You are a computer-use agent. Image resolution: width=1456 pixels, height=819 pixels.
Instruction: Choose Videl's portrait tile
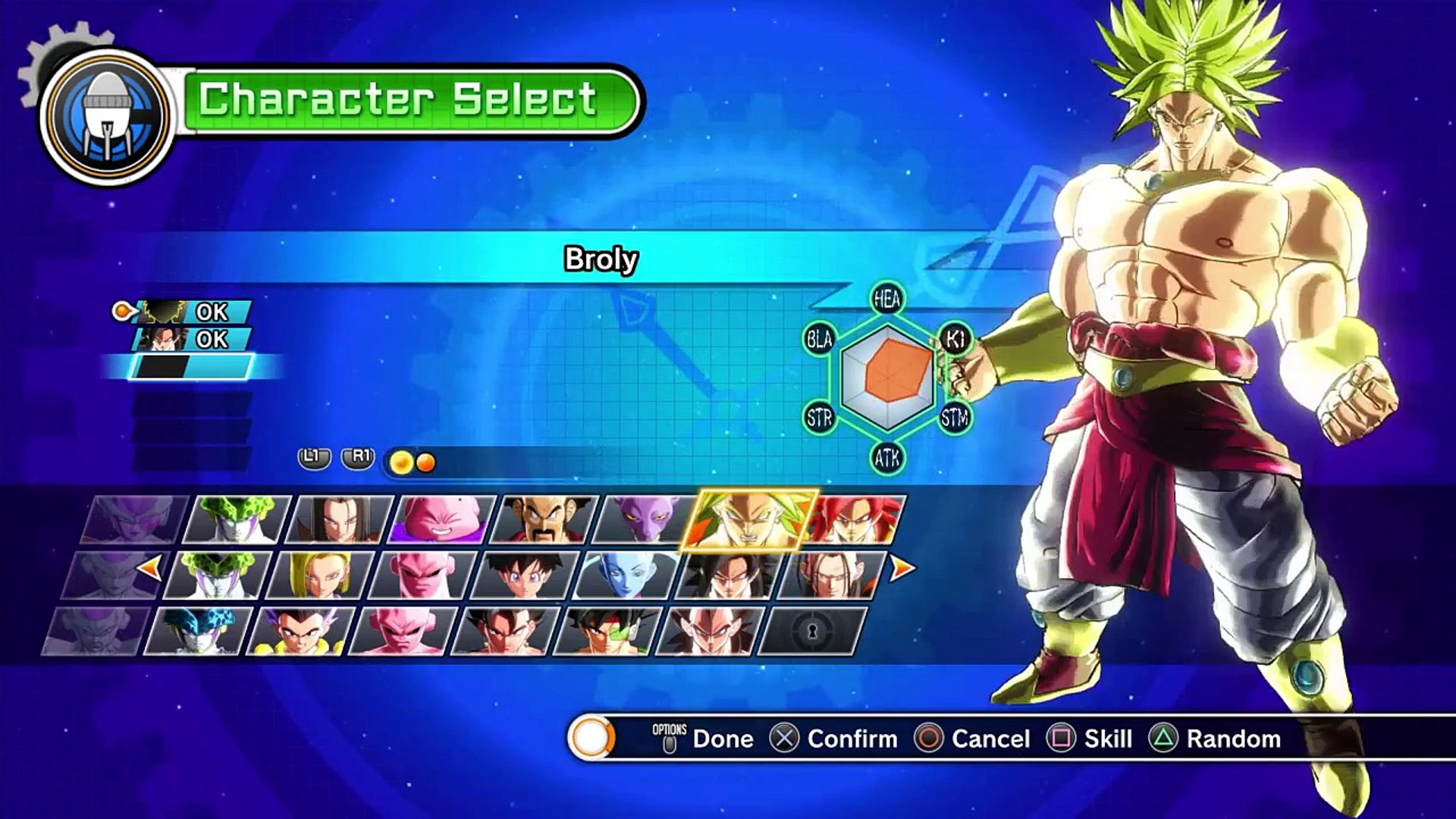(x=525, y=575)
